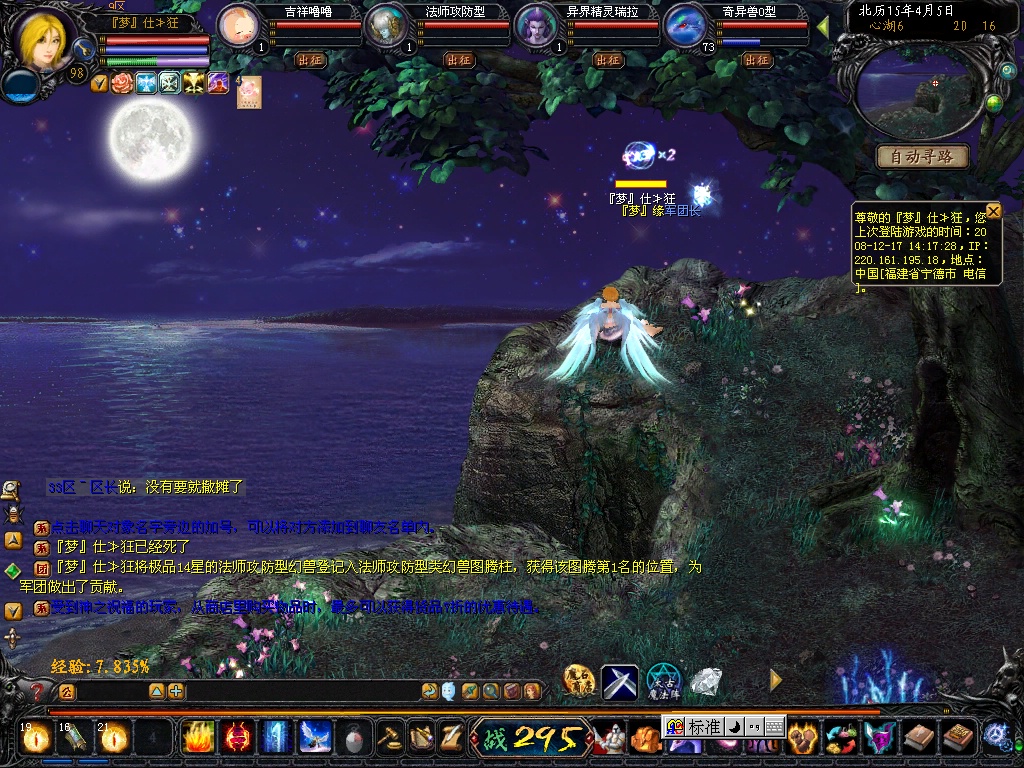This screenshot has width=1024, height=768.
Task: Click the green globe button beside the minimap
Action: point(993,103)
